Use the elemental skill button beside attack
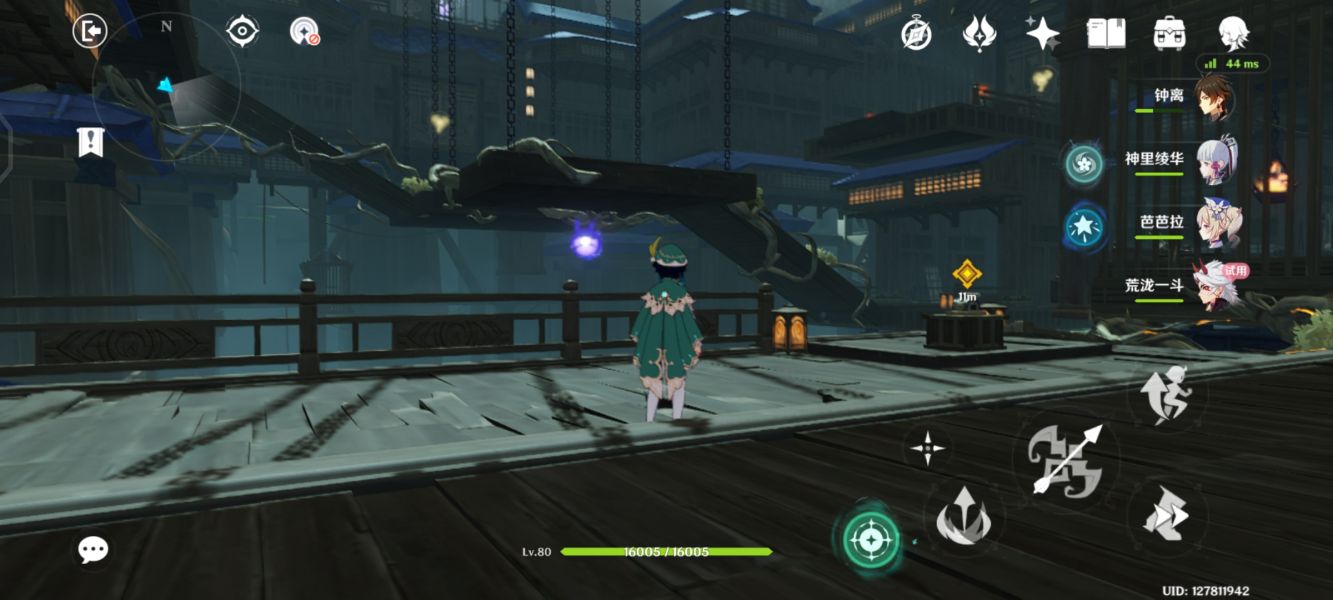Screen dimensions: 1333x600 coord(963,517)
